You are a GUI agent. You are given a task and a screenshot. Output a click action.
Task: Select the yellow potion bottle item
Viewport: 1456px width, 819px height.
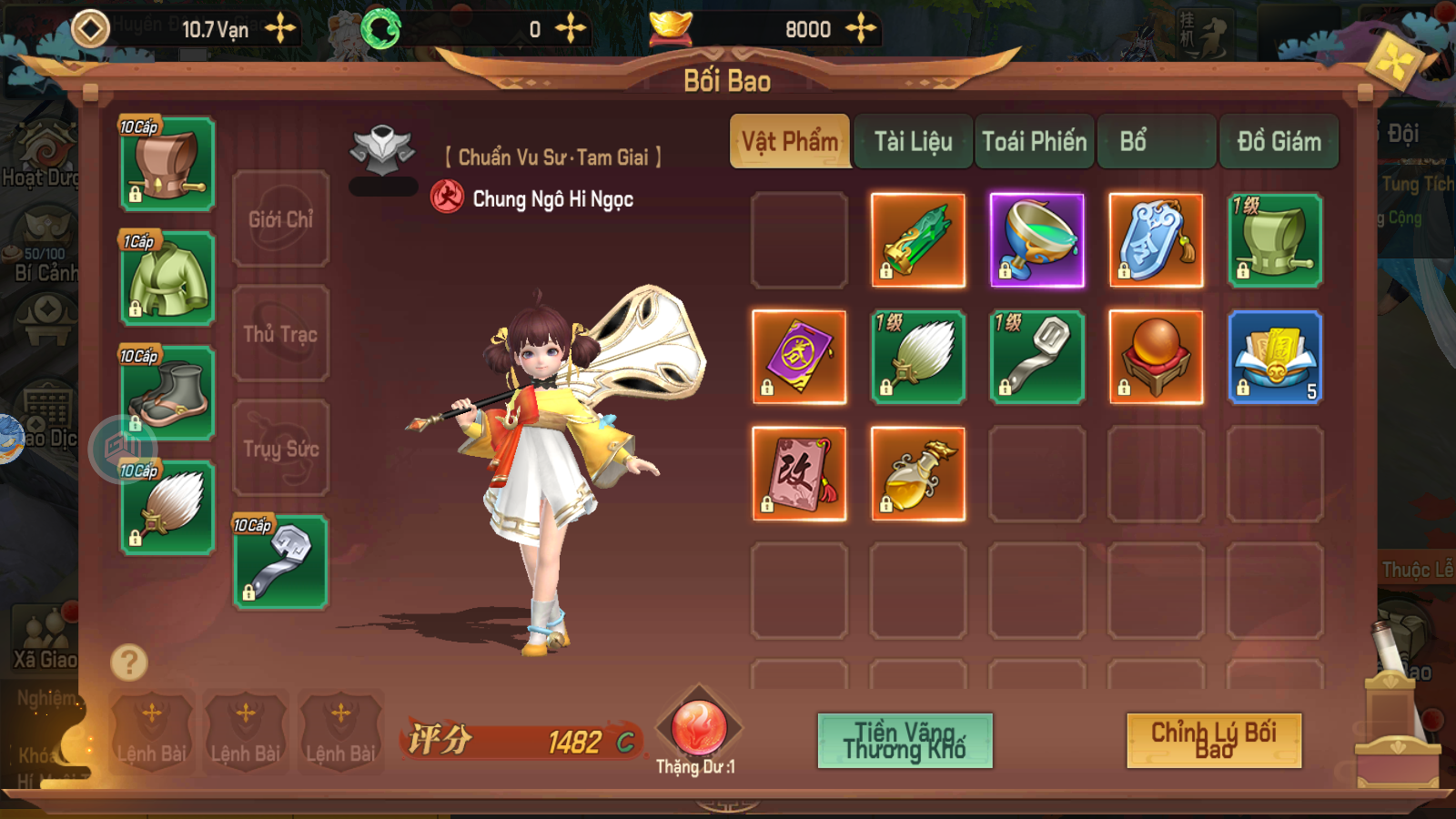(x=918, y=474)
